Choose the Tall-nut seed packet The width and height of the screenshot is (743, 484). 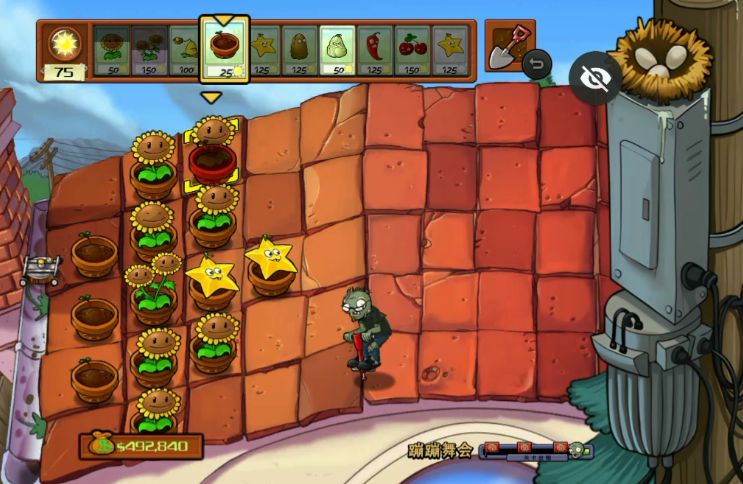point(299,50)
